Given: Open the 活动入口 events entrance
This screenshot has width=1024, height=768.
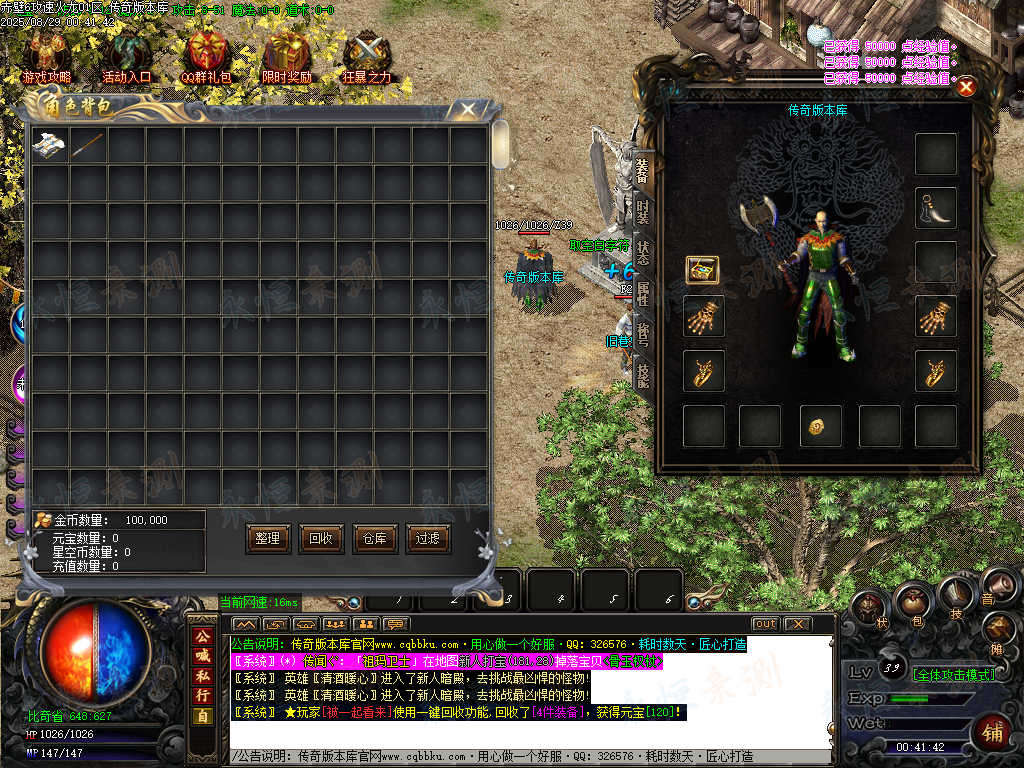Looking at the screenshot, I should pos(126,56).
